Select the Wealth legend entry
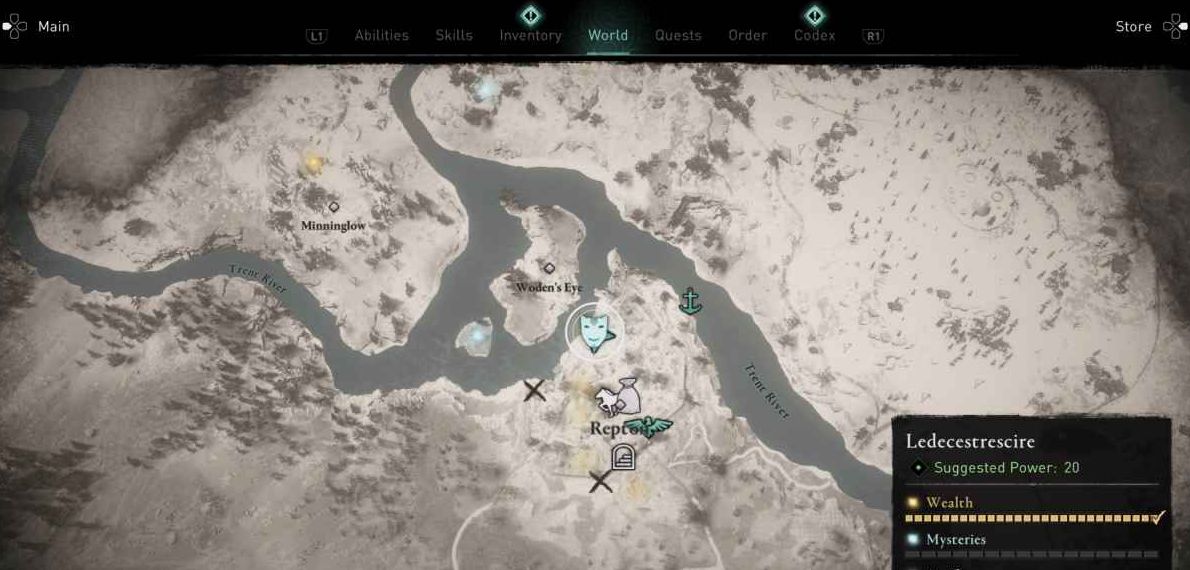 pos(949,503)
